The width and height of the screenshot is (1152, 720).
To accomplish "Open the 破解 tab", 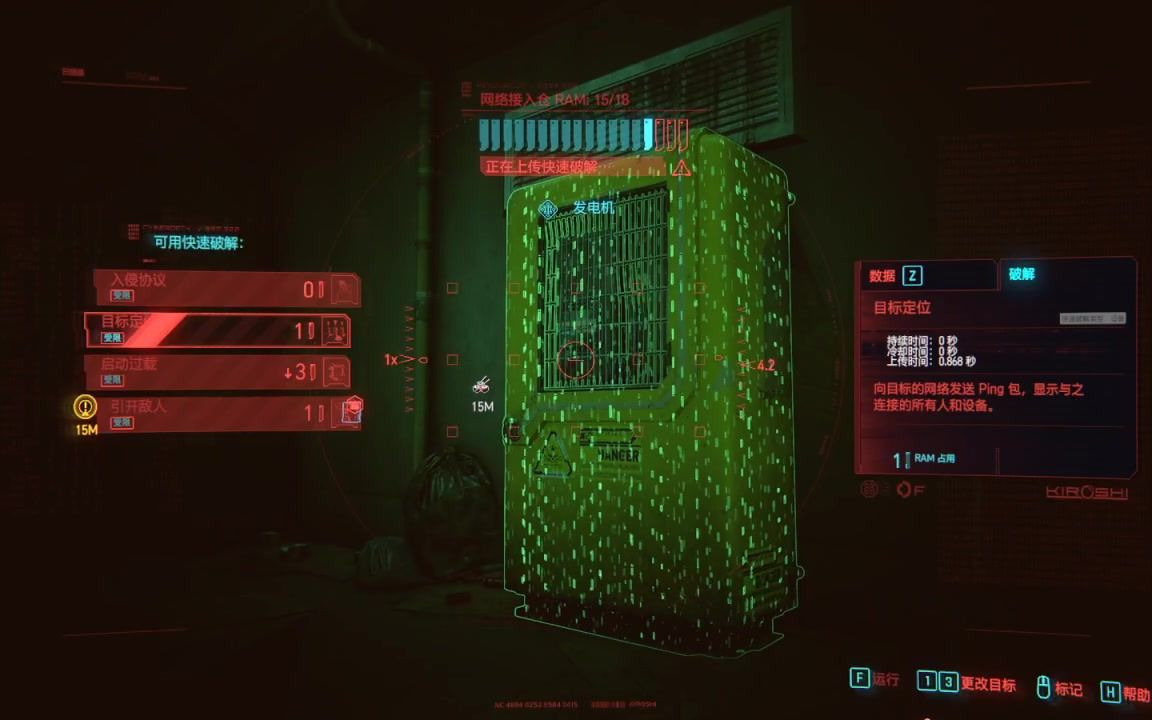I will click(1065, 274).
